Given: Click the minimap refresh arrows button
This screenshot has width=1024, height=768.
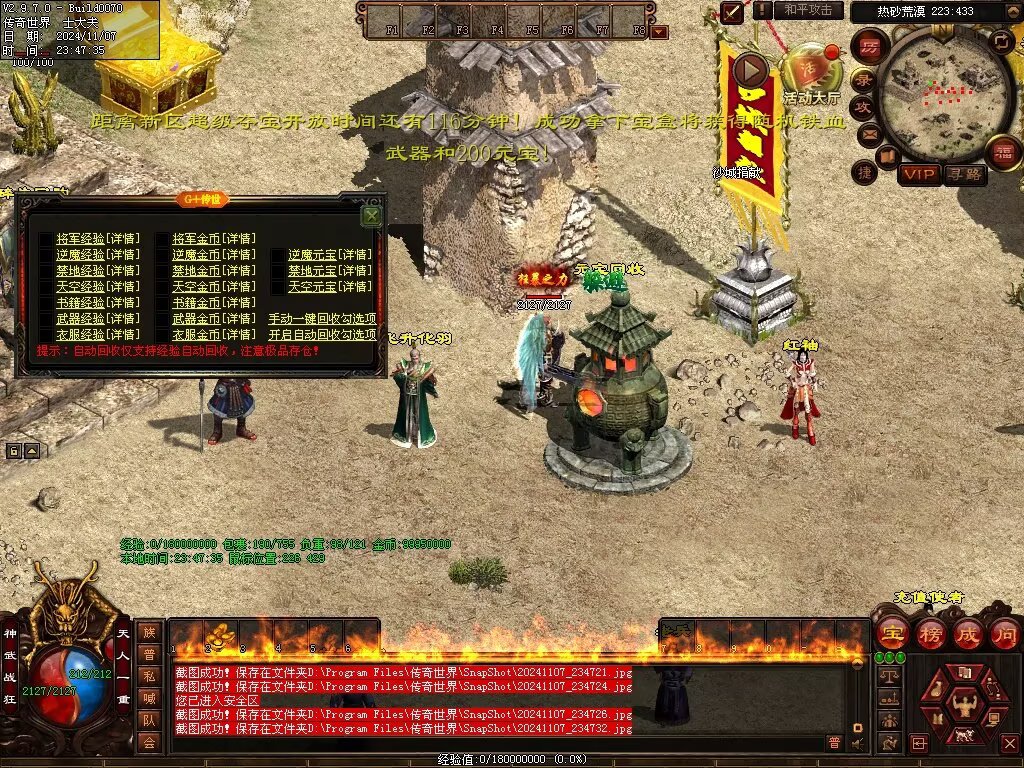Looking at the screenshot, I should click(x=1001, y=41).
